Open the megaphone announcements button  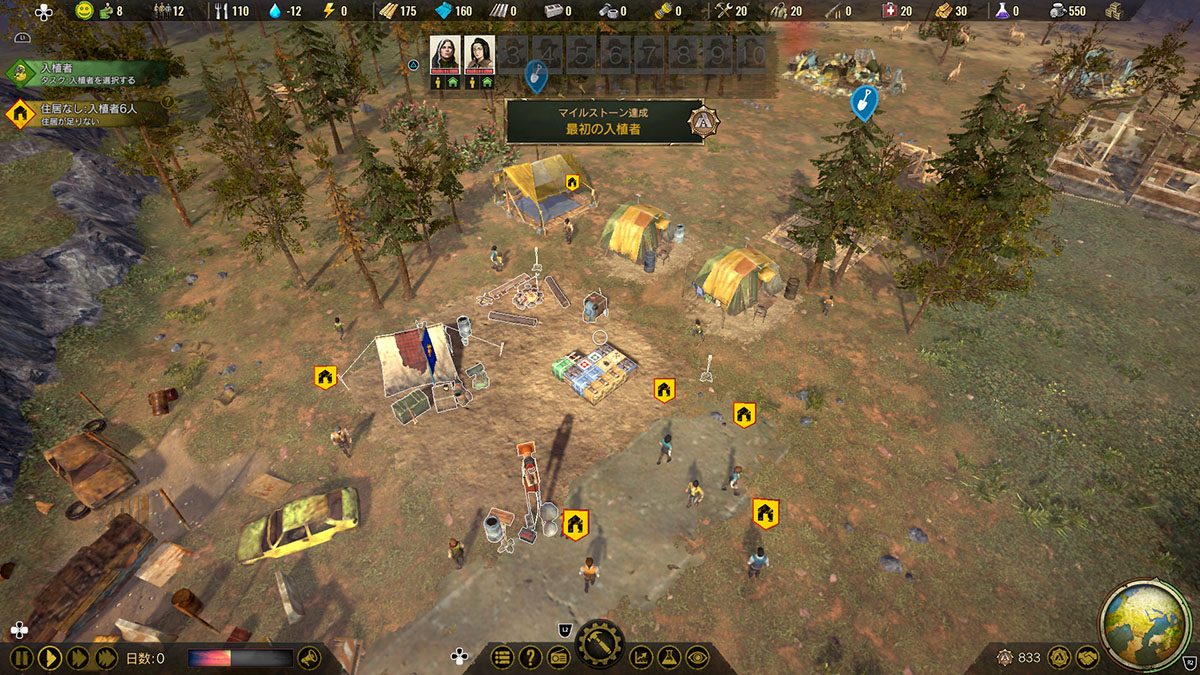pos(309,658)
